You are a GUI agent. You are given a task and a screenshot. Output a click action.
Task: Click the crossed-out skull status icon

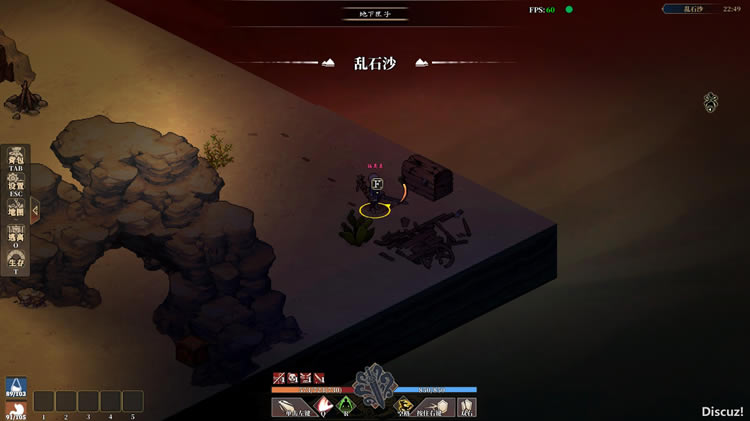coord(293,378)
